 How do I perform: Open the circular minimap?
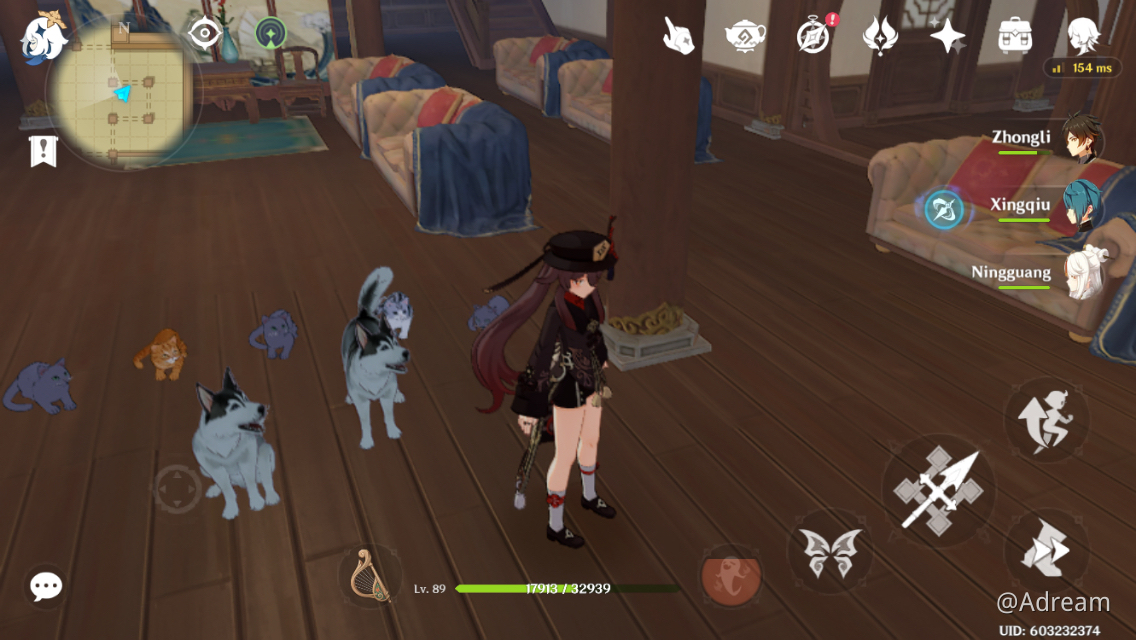pos(123,95)
